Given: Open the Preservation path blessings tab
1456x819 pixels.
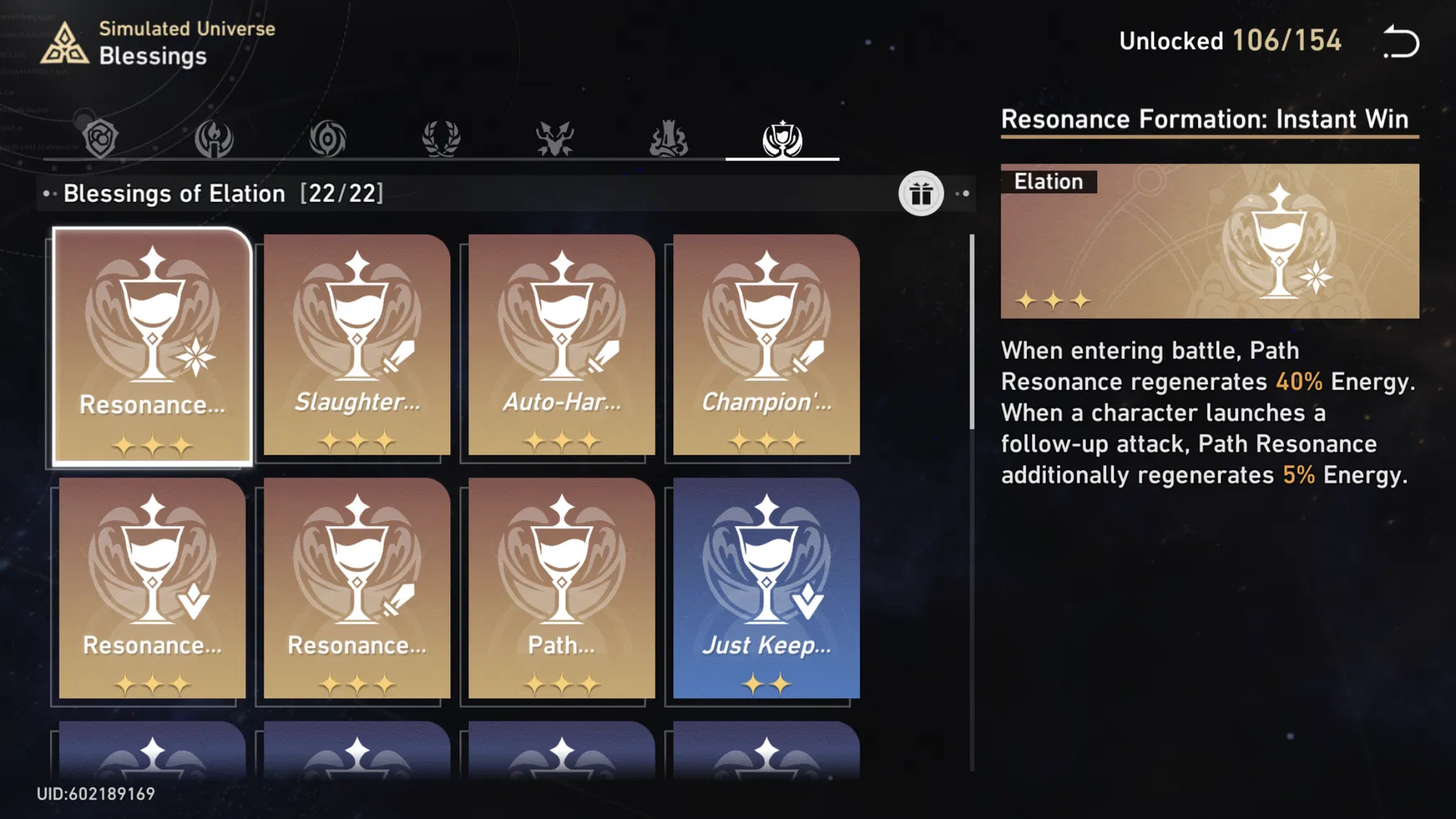Looking at the screenshot, I should pyautogui.click(x=98, y=138).
